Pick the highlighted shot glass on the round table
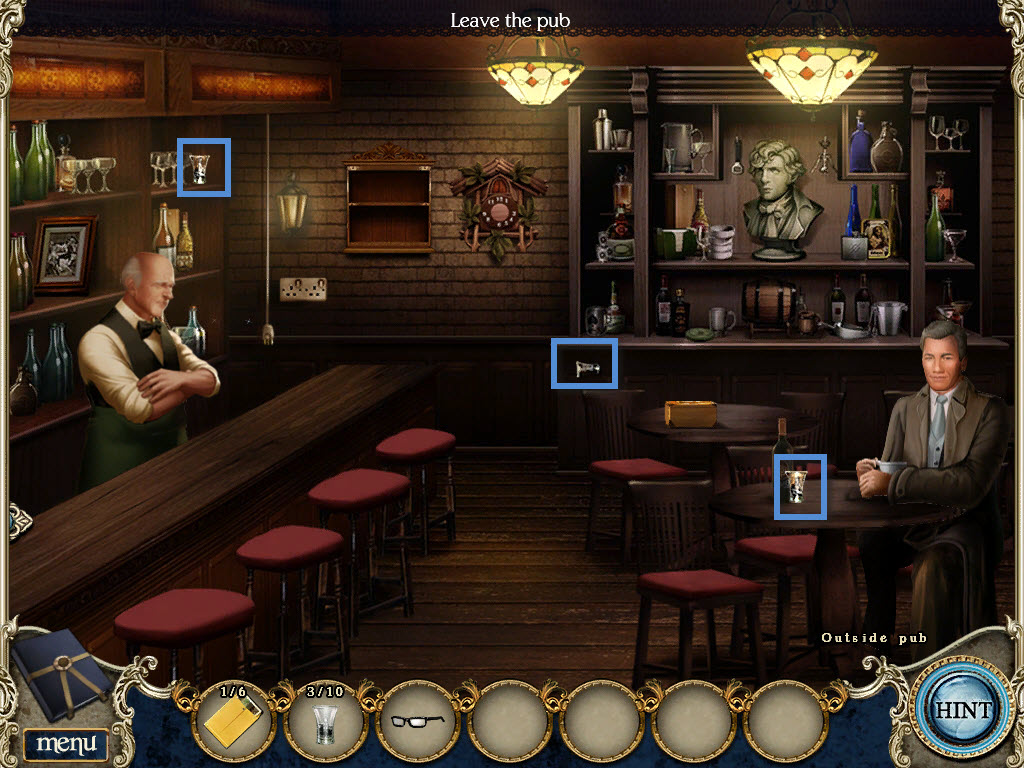This screenshot has width=1024, height=768. click(801, 486)
